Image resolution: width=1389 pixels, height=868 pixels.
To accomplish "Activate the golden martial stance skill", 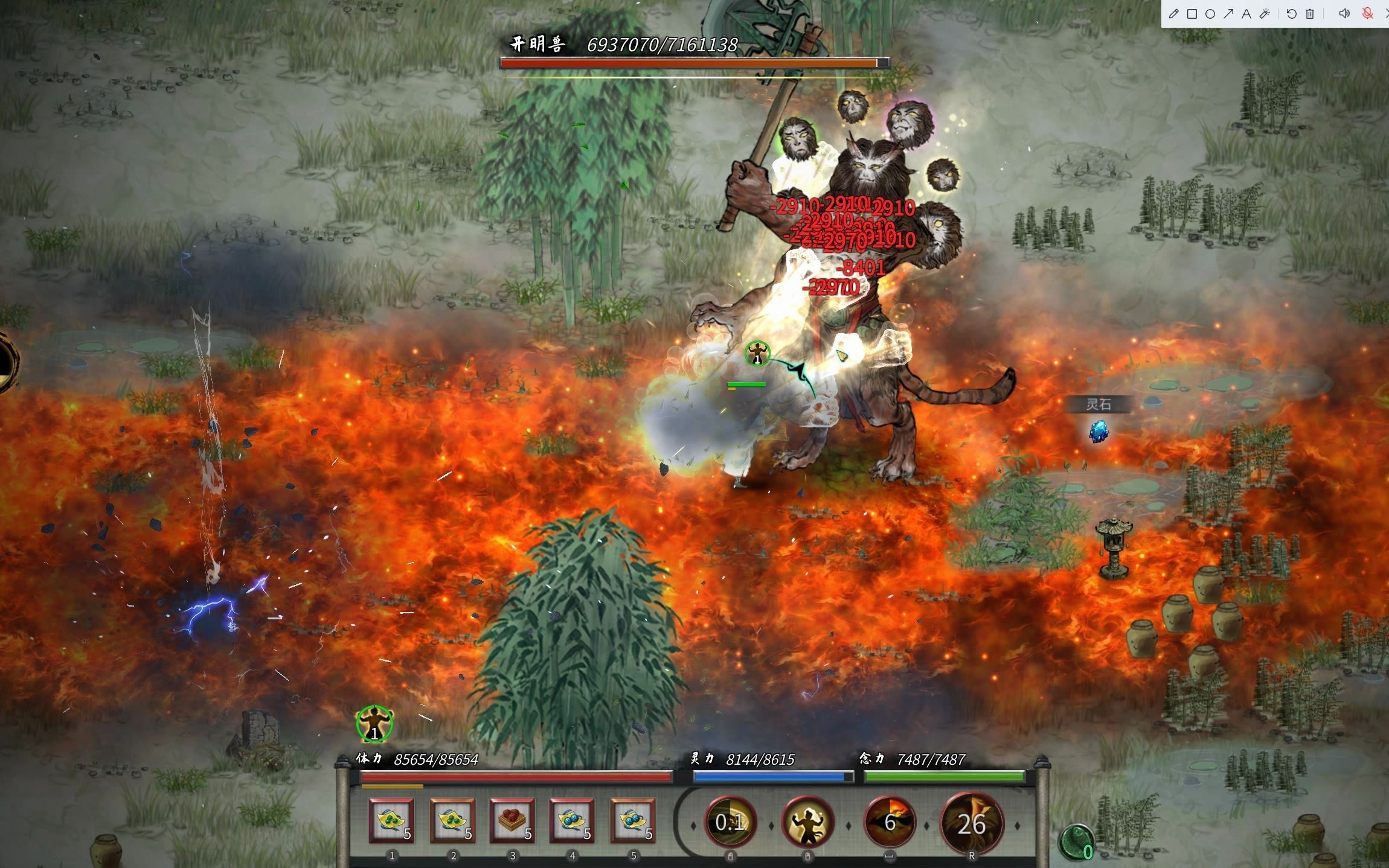I will click(807, 822).
